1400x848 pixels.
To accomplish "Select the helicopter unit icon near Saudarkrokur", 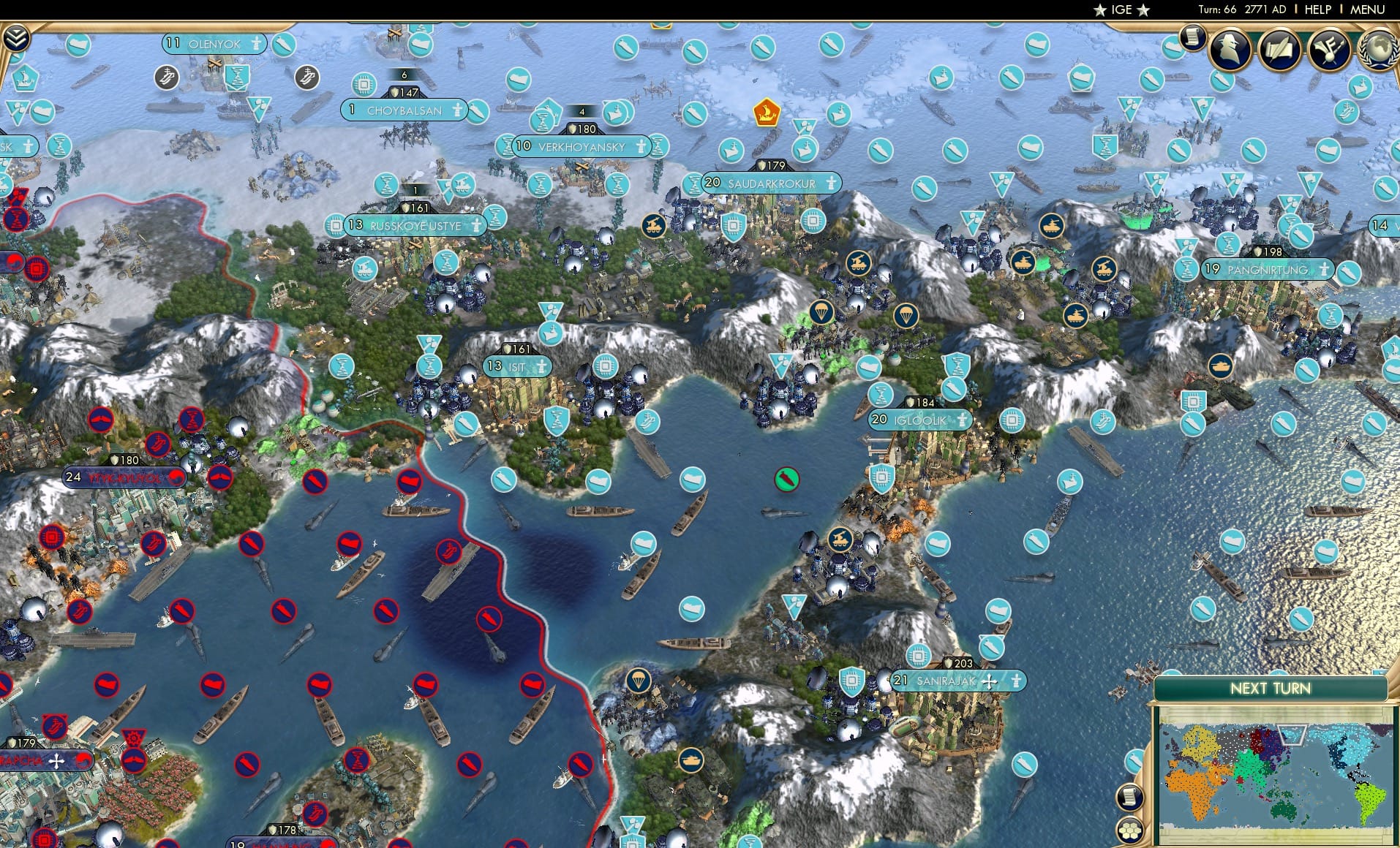I will (x=653, y=224).
